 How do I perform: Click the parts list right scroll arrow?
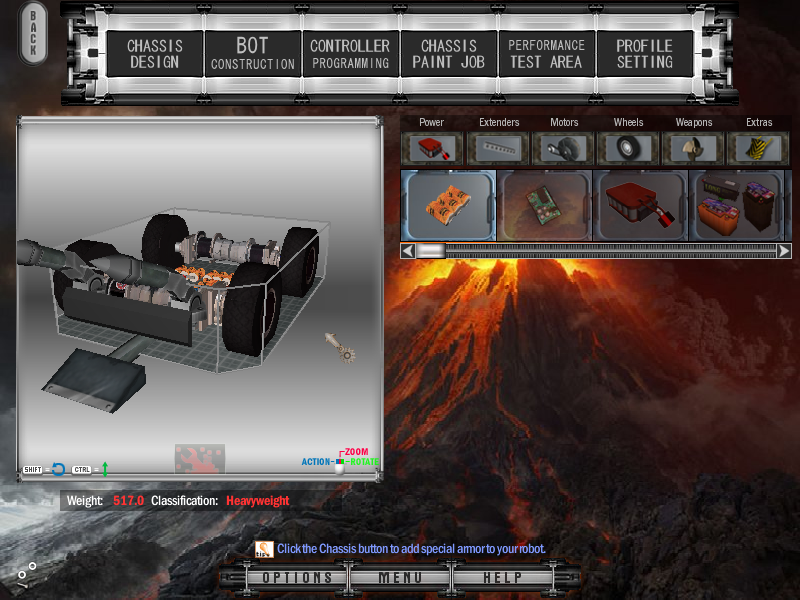click(x=784, y=251)
